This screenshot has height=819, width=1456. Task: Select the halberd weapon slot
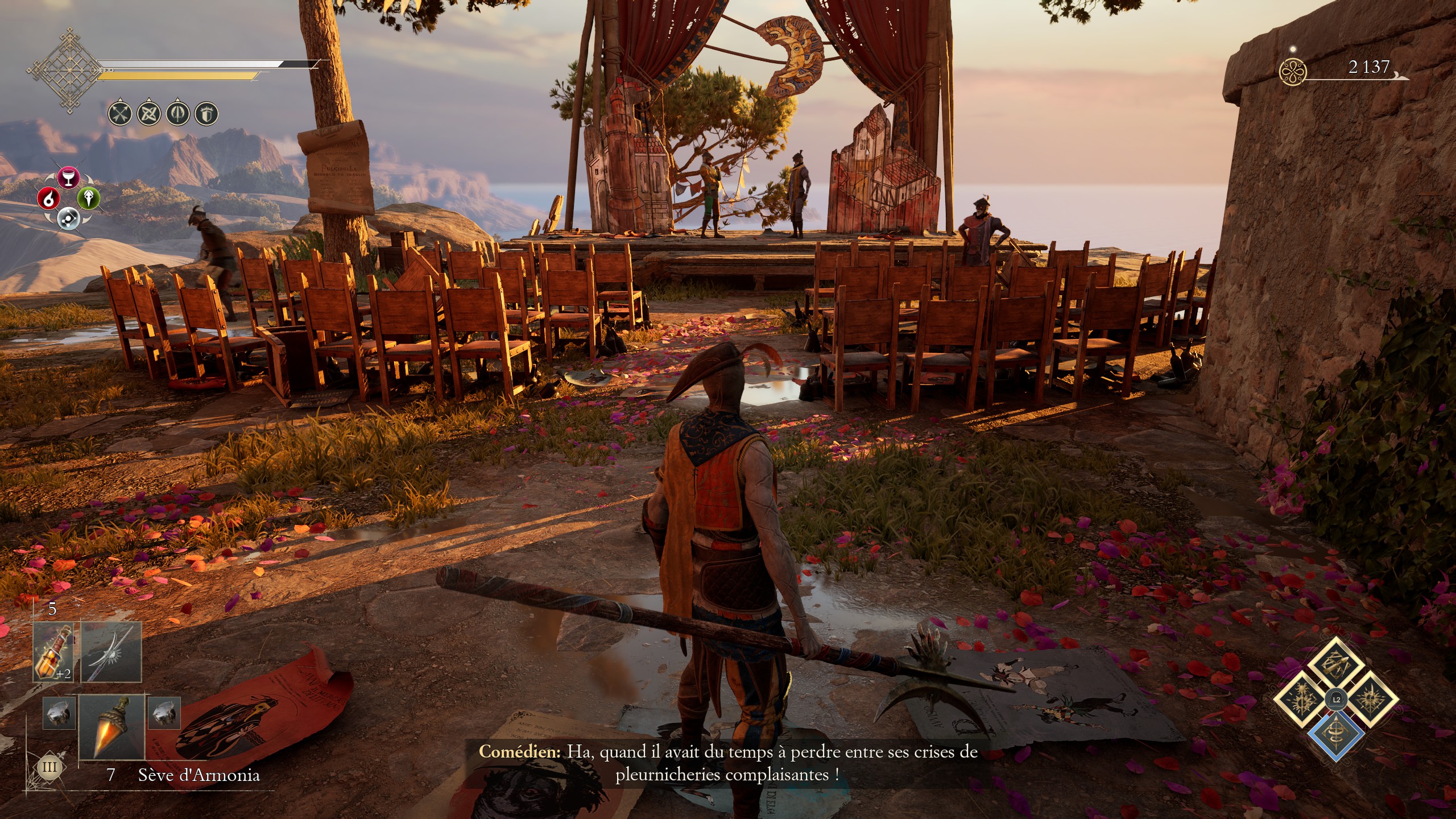click(x=111, y=652)
